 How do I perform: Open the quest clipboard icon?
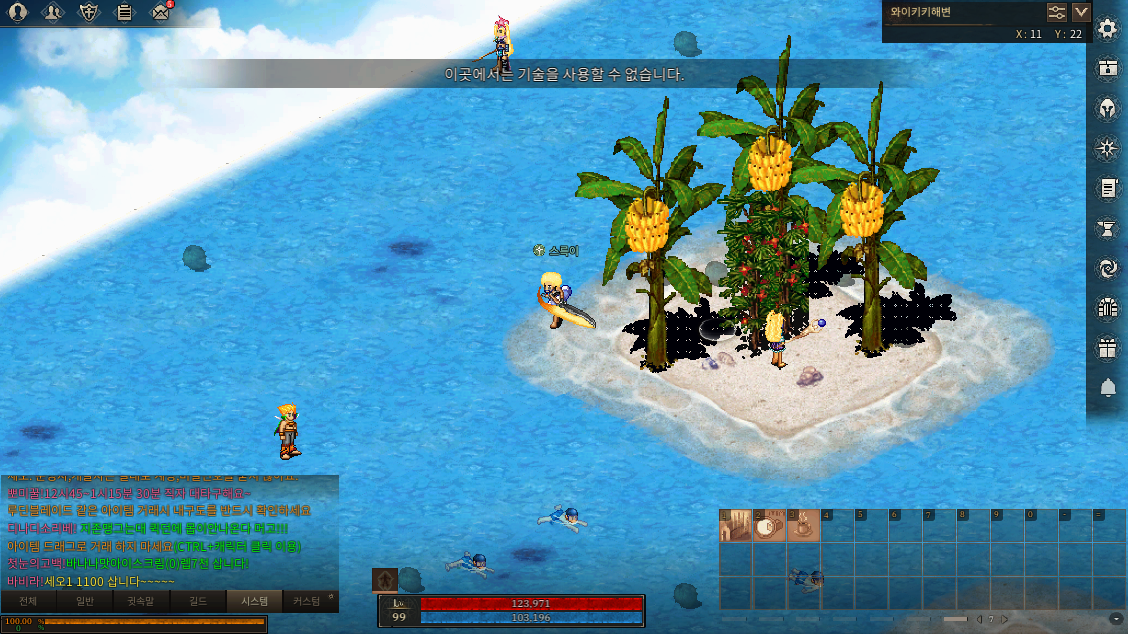point(125,12)
